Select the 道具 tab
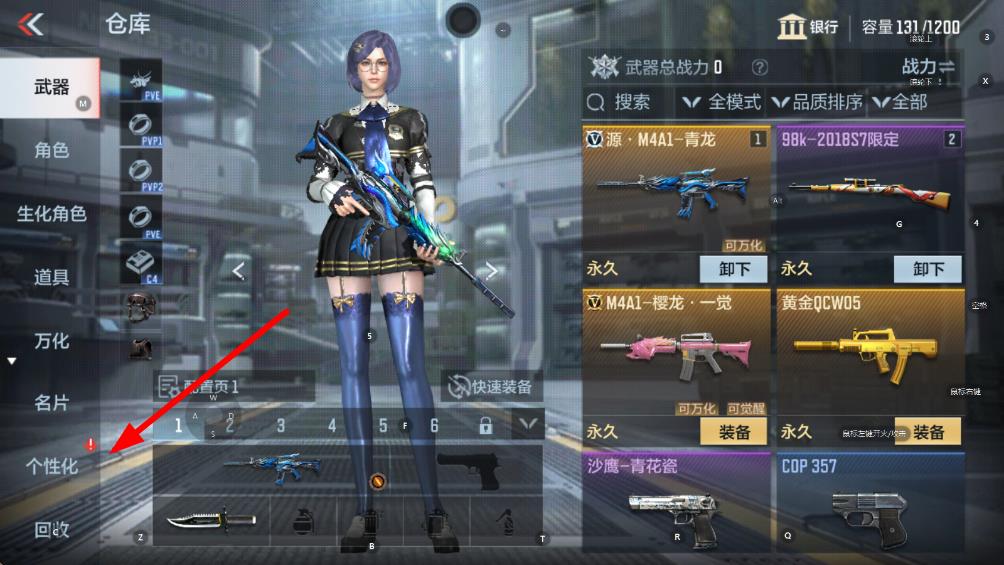This screenshot has width=1004, height=565. [x=51, y=277]
